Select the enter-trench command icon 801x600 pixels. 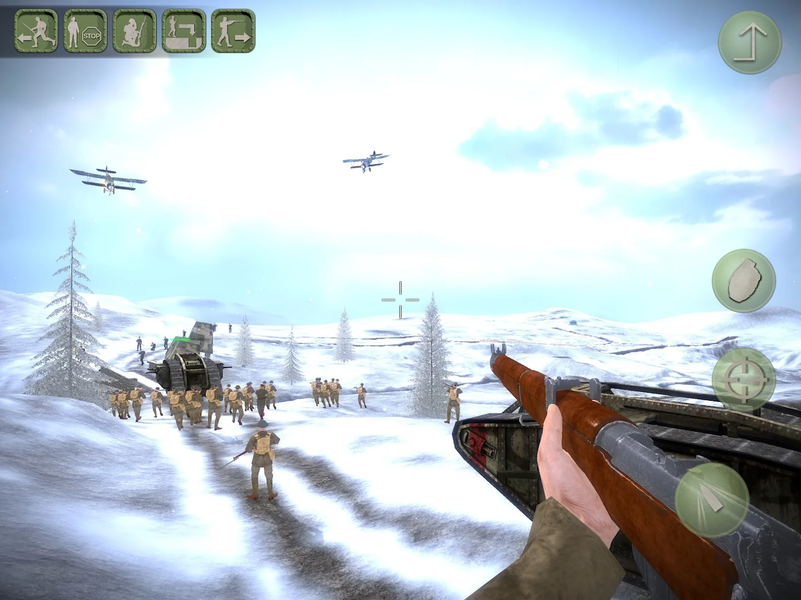[184, 30]
